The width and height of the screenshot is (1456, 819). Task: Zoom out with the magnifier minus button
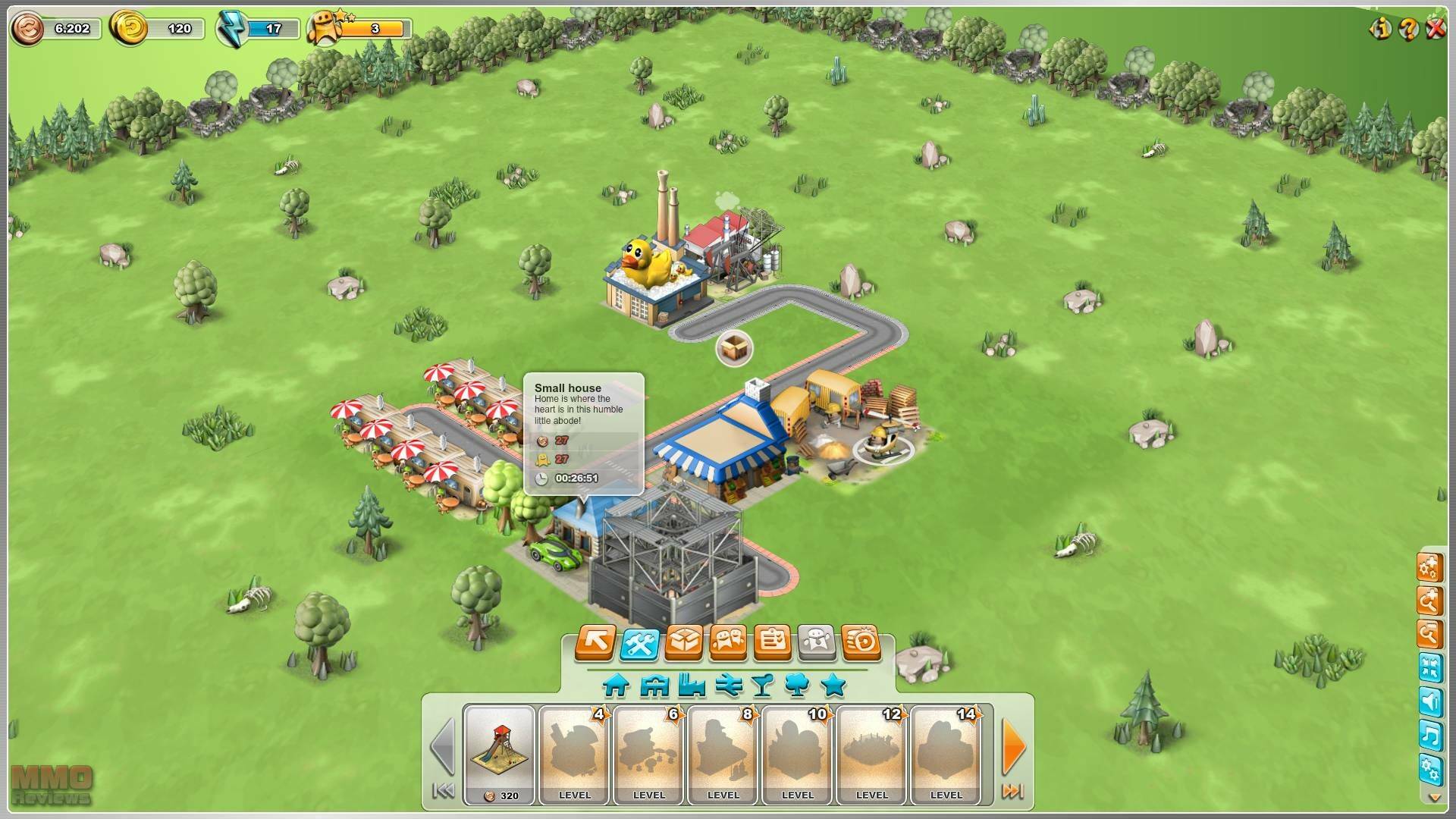click(1429, 633)
